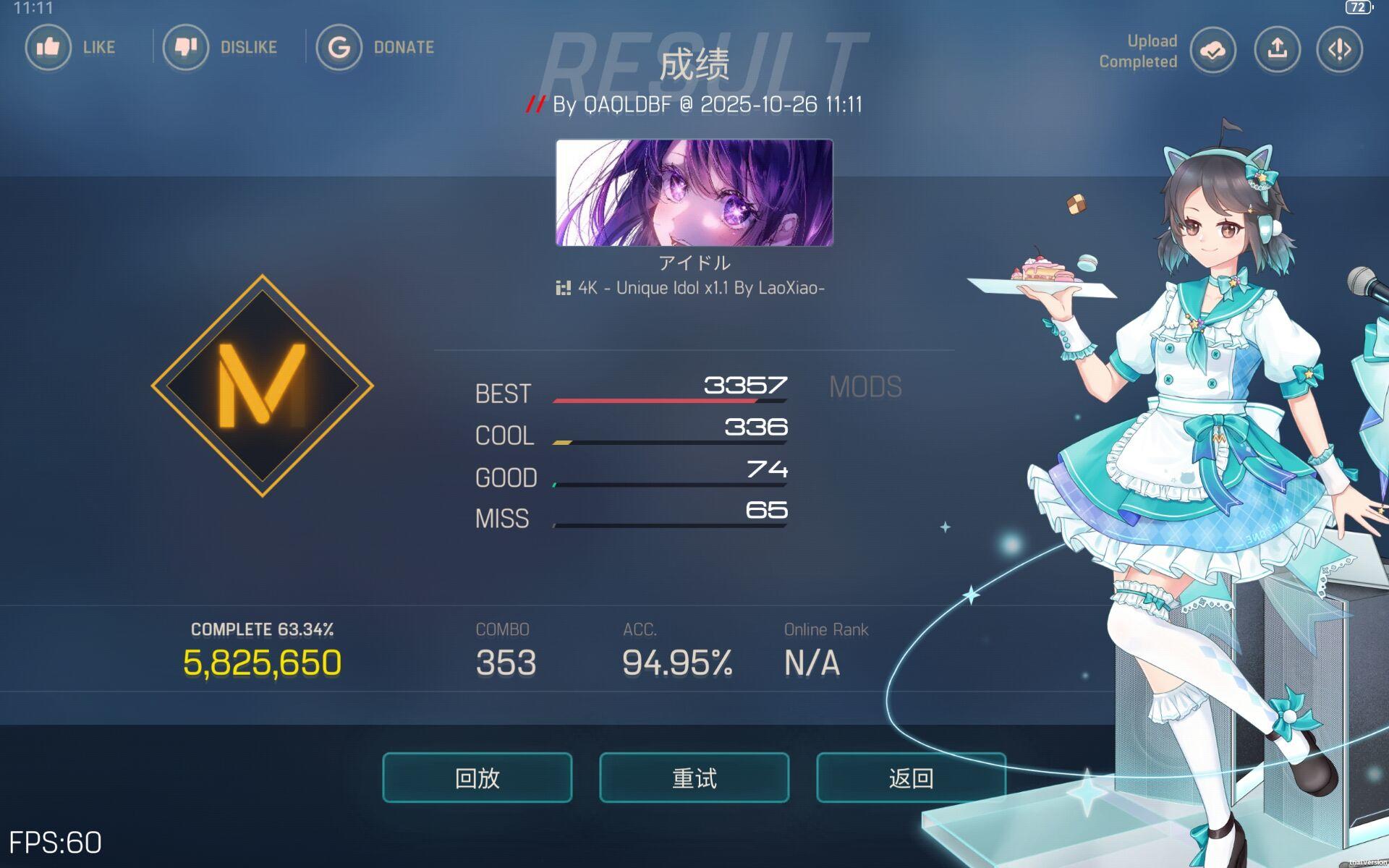The height and width of the screenshot is (868, 1389).
Task: Click the Donate icon
Action: coord(339,47)
